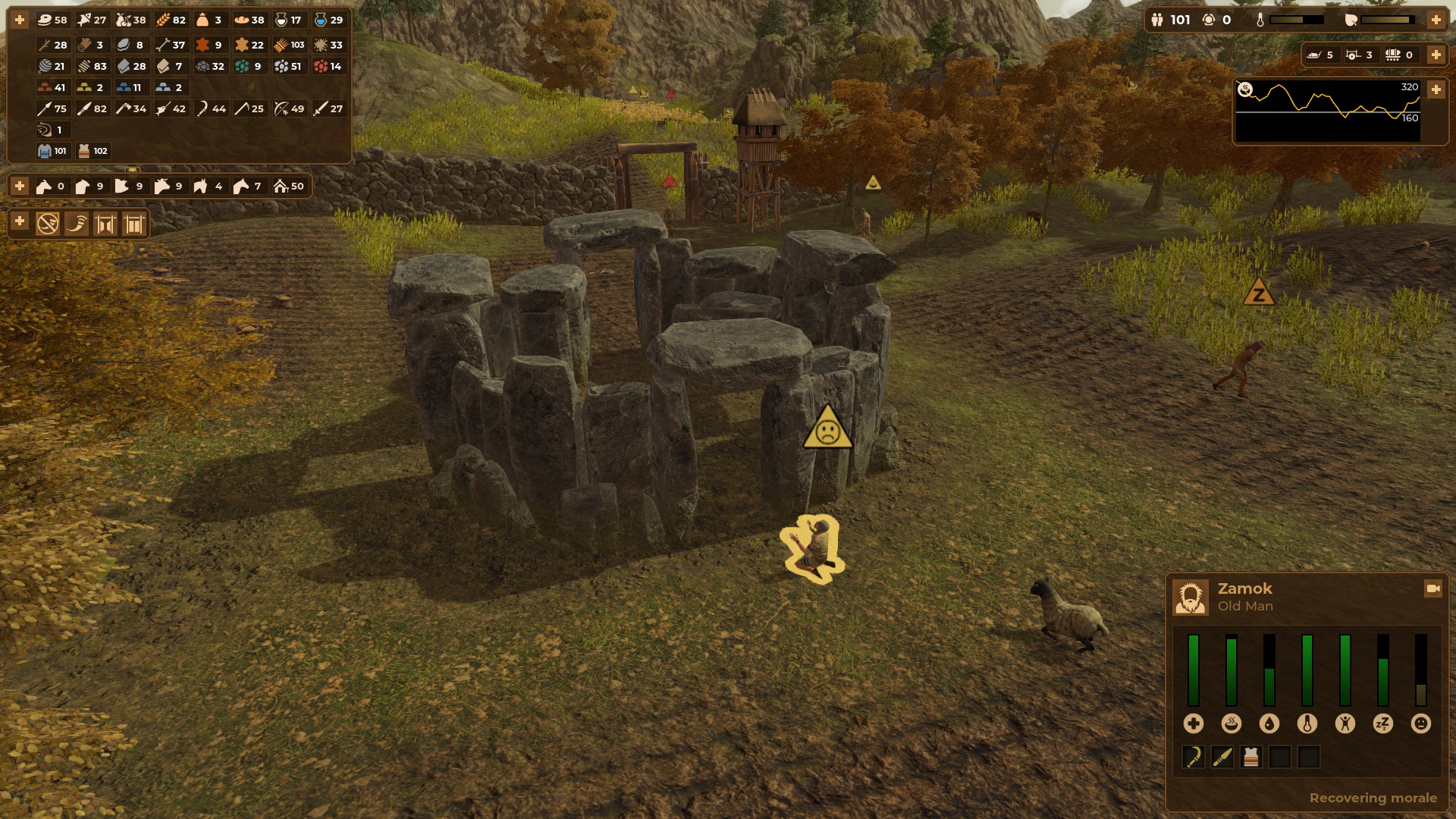
Task: Select the sickle in Zamok's inventory
Action: pyautogui.click(x=1193, y=757)
